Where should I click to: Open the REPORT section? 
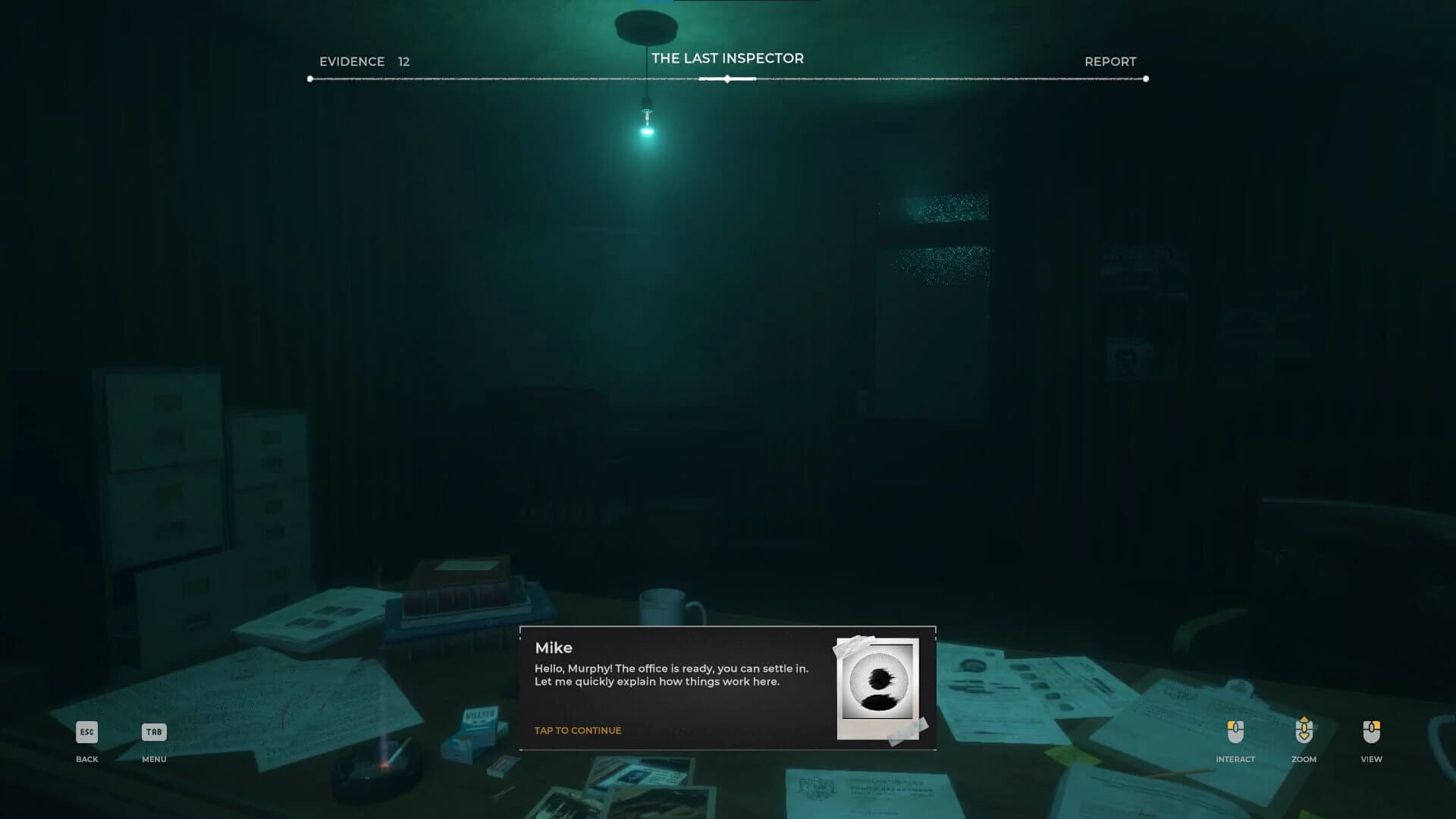click(x=1110, y=61)
